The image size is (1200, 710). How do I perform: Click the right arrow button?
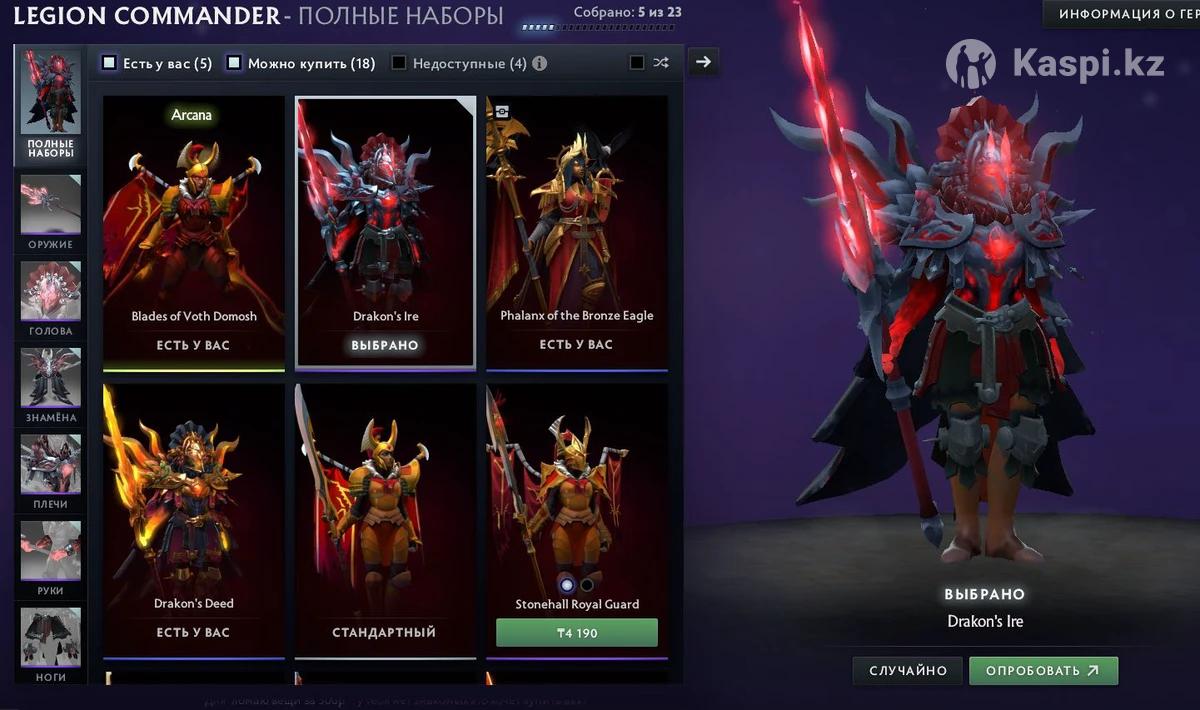point(703,62)
